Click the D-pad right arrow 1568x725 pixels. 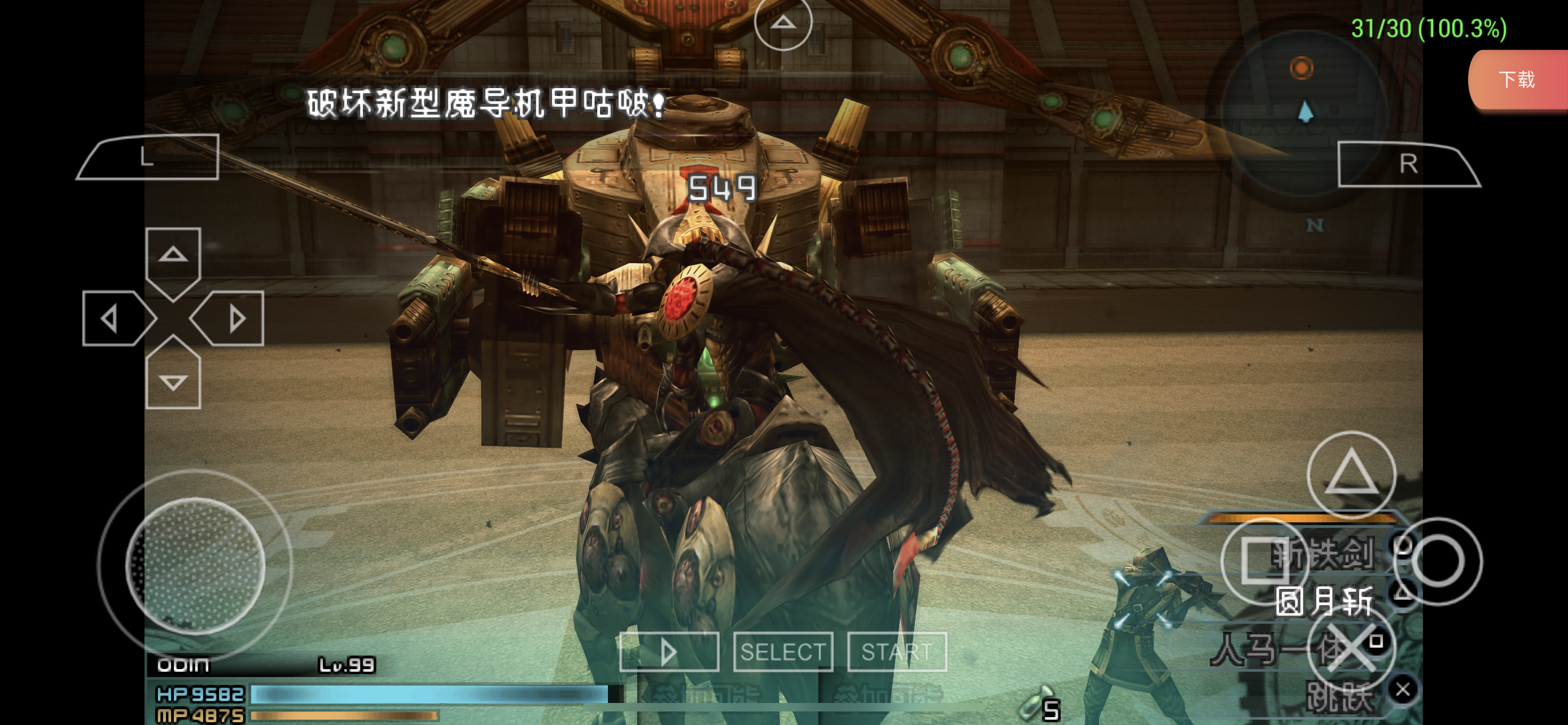pyautogui.click(x=234, y=318)
